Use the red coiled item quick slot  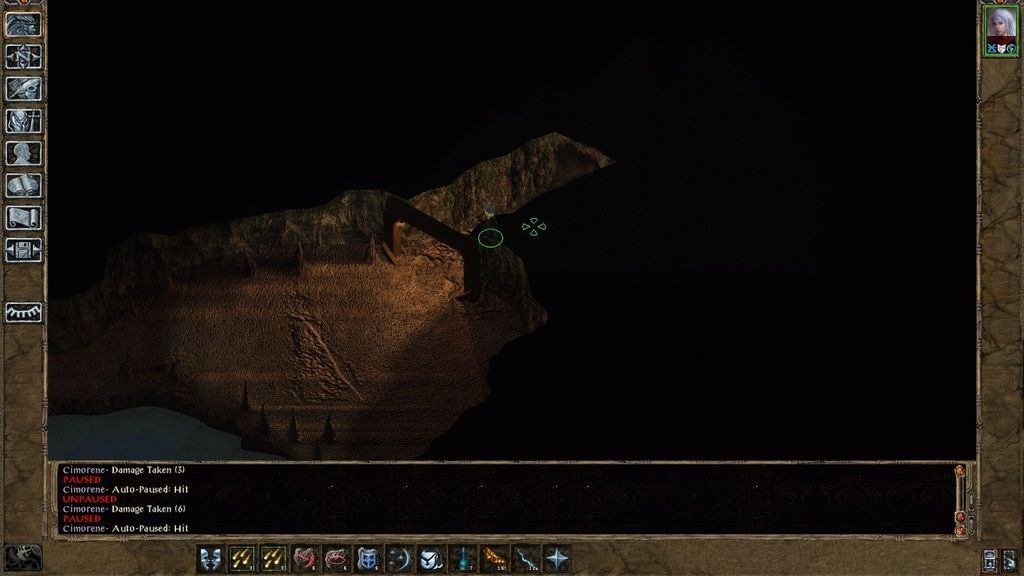(x=305, y=559)
